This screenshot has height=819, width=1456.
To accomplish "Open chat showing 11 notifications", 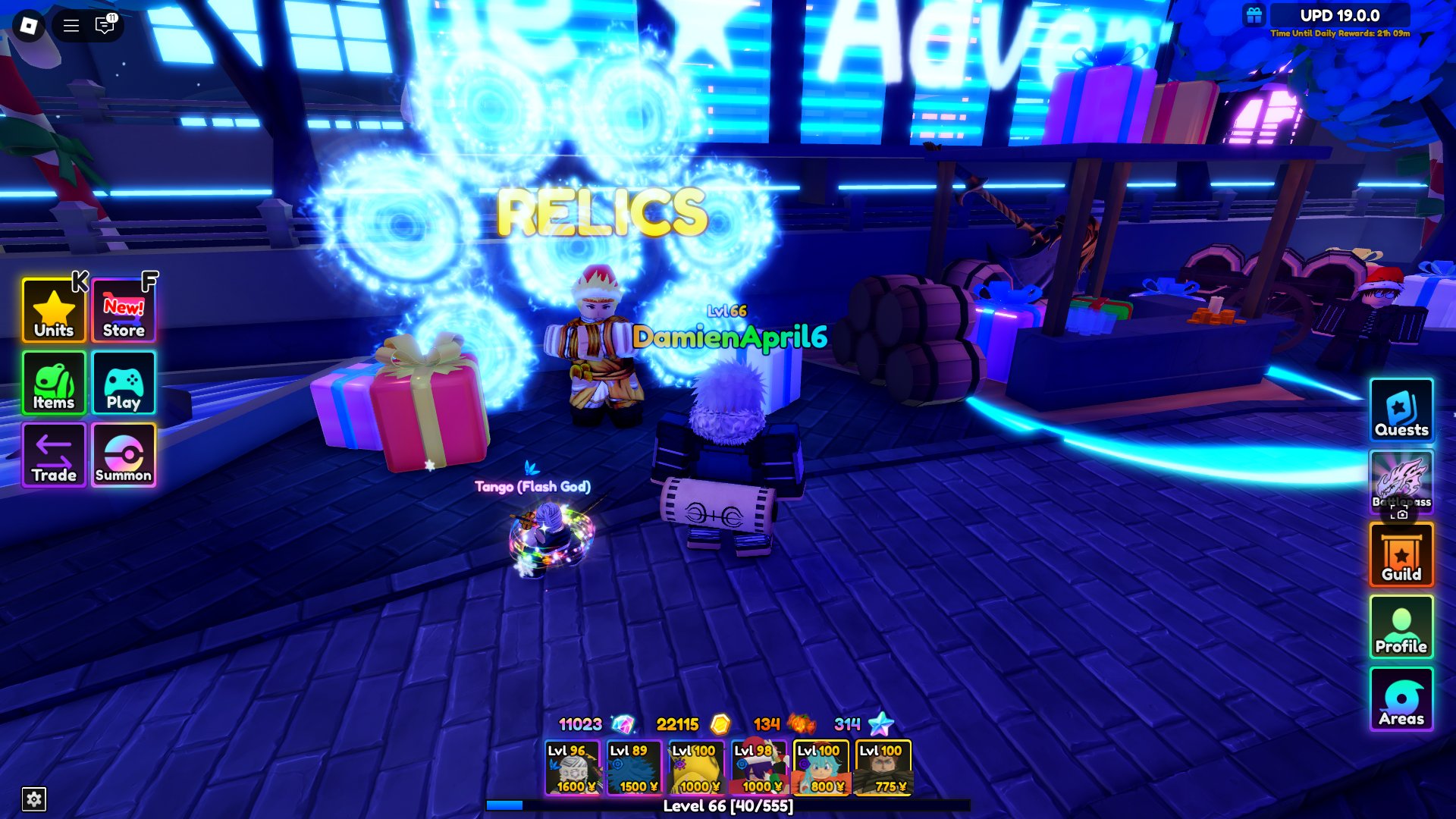I will [x=104, y=24].
